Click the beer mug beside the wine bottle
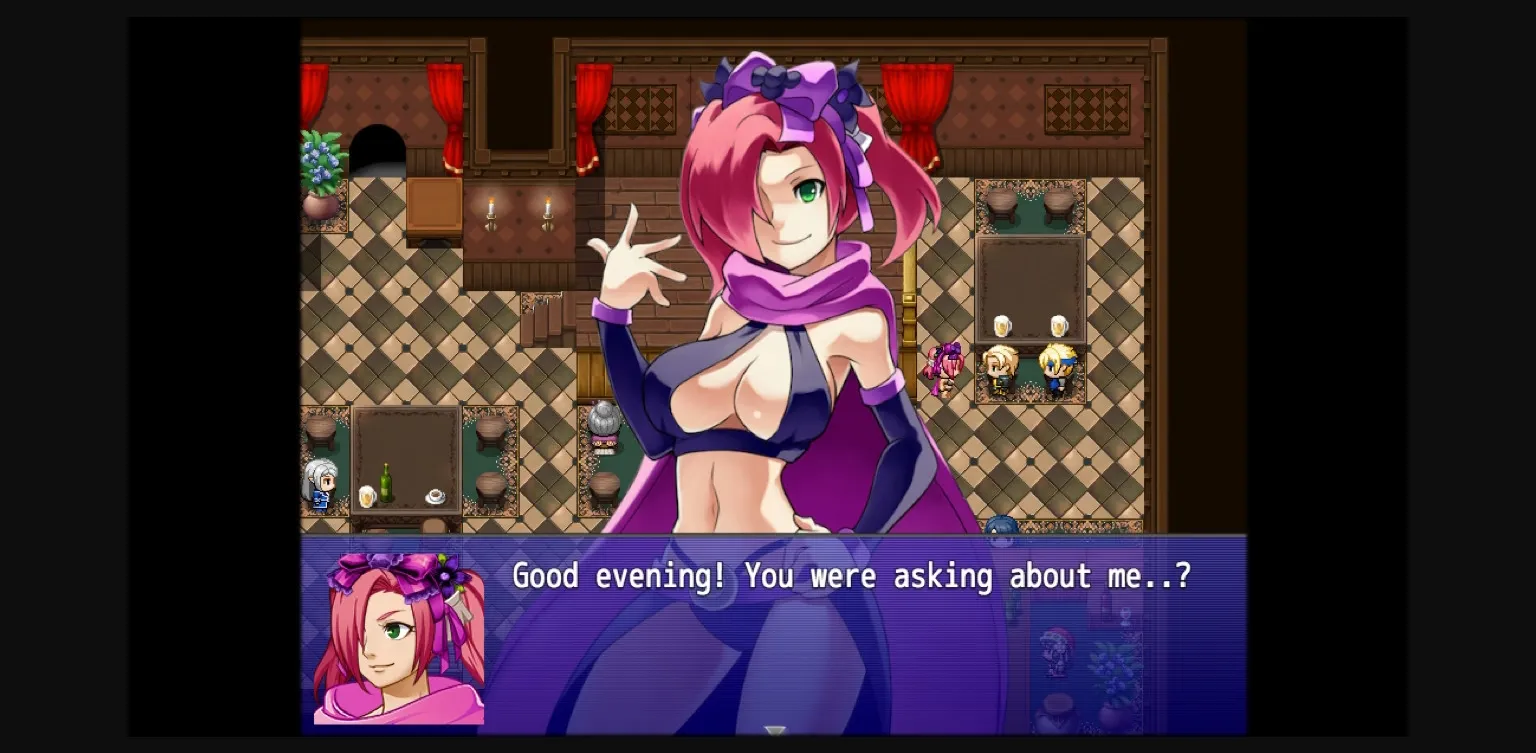 [x=366, y=496]
